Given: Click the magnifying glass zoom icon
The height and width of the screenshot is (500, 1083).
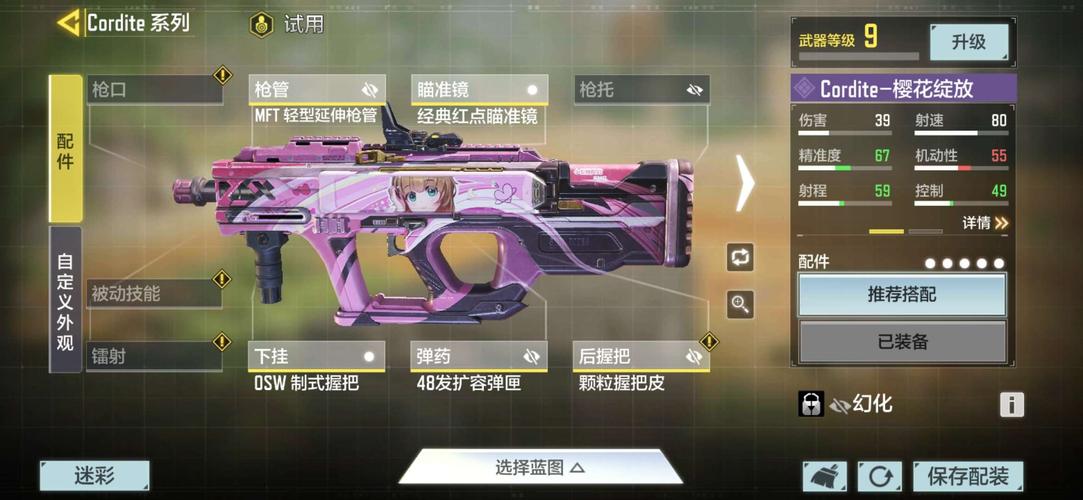Looking at the screenshot, I should pyautogui.click(x=740, y=304).
